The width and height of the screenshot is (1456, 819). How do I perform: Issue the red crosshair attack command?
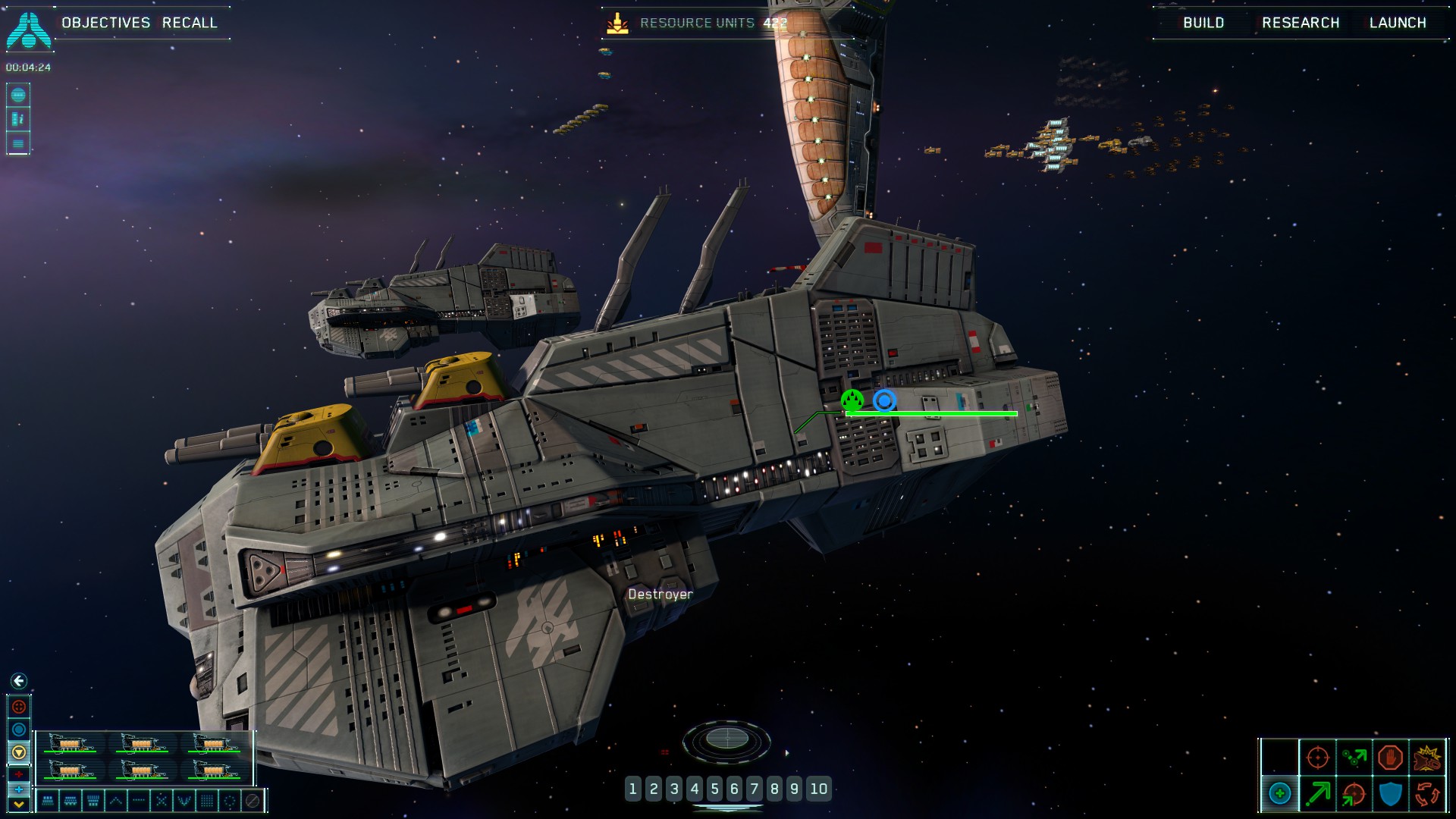[1317, 757]
